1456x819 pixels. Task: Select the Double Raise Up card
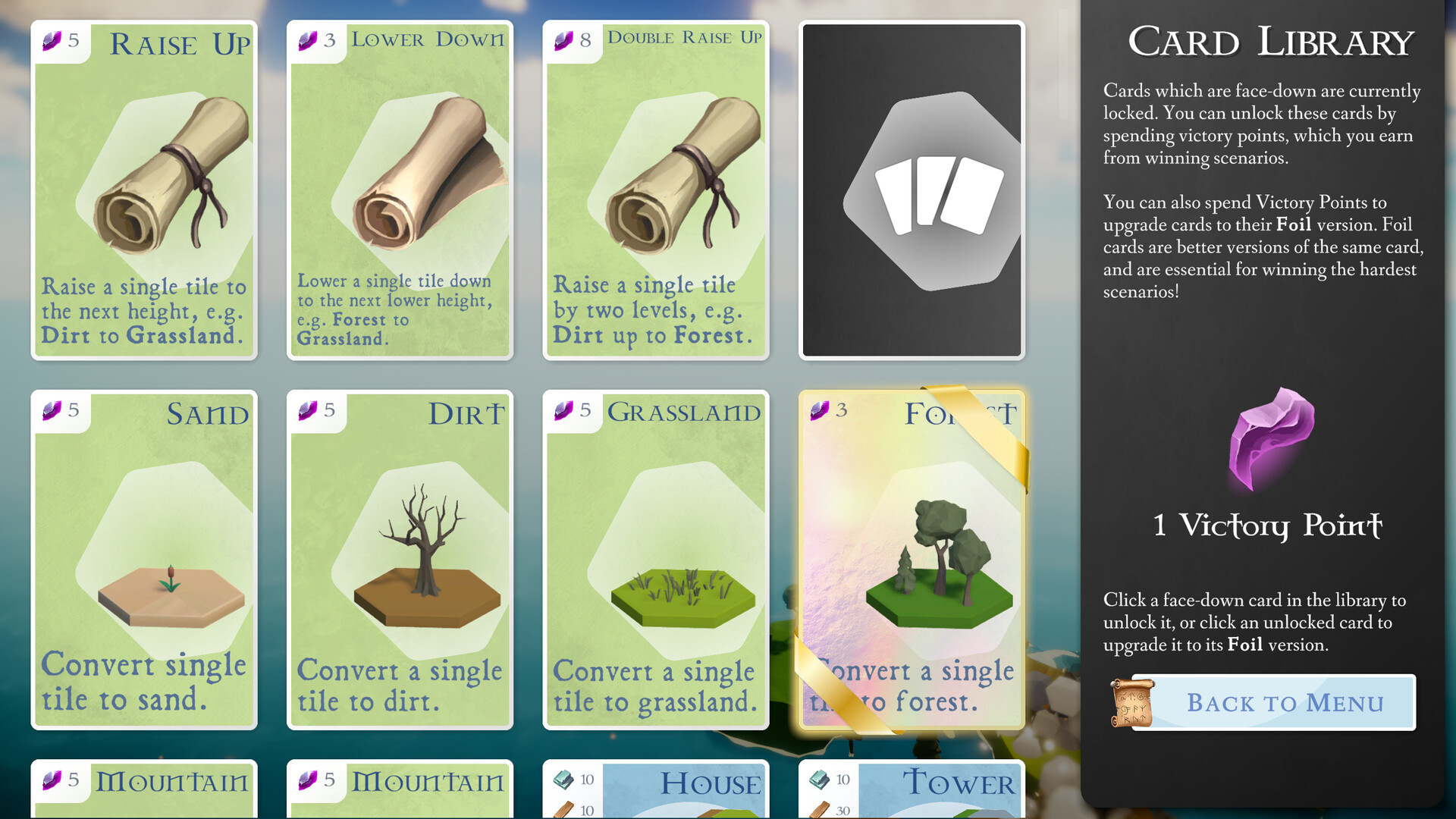click(x=655, y=190)
